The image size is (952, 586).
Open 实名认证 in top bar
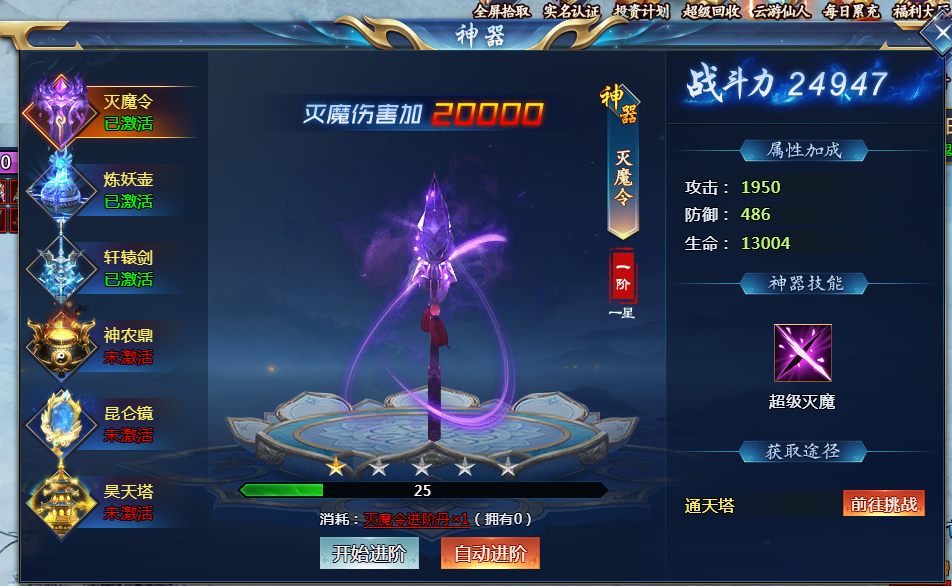pos(571,11)
